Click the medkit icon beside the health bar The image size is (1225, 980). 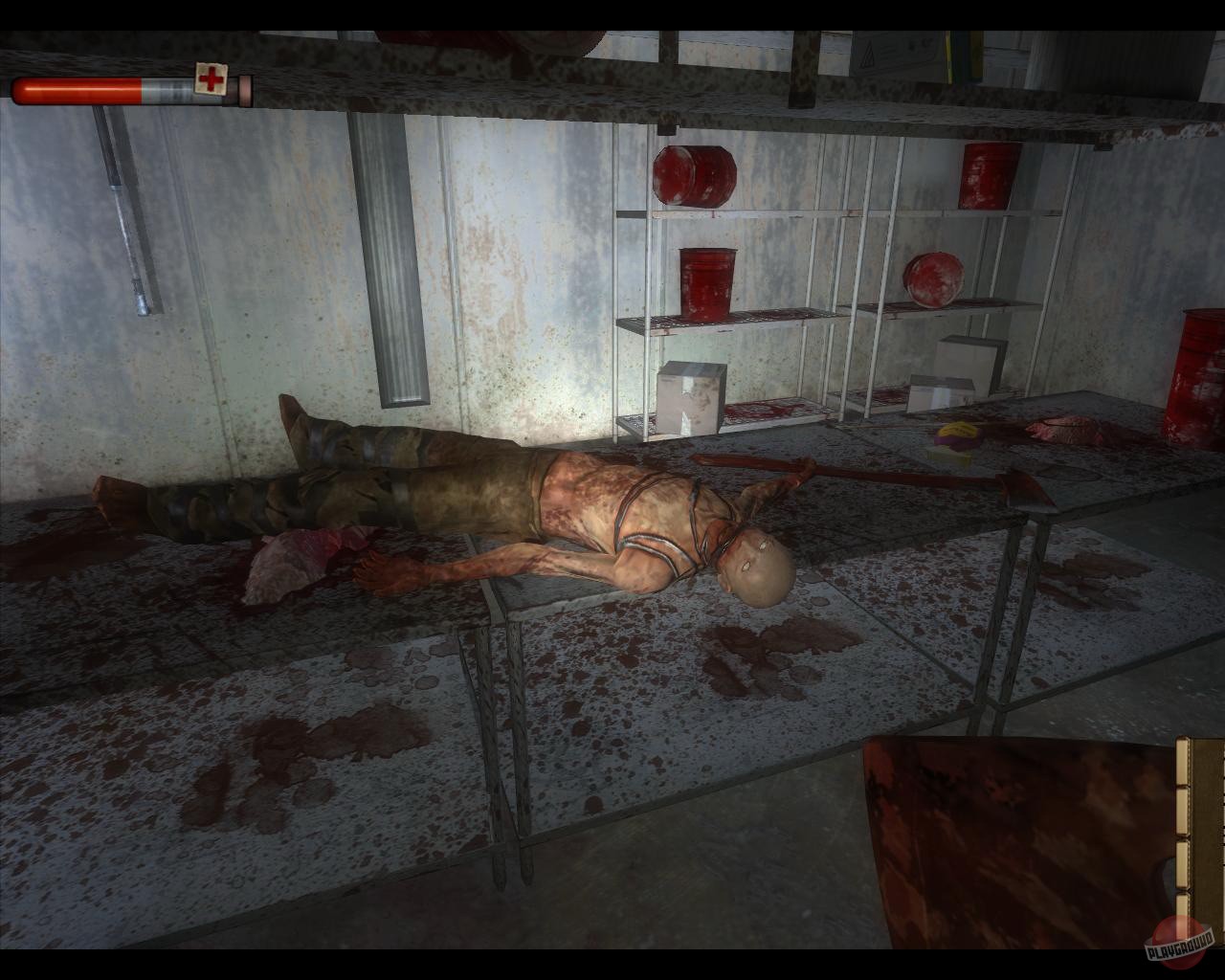(x=212, y=80)
